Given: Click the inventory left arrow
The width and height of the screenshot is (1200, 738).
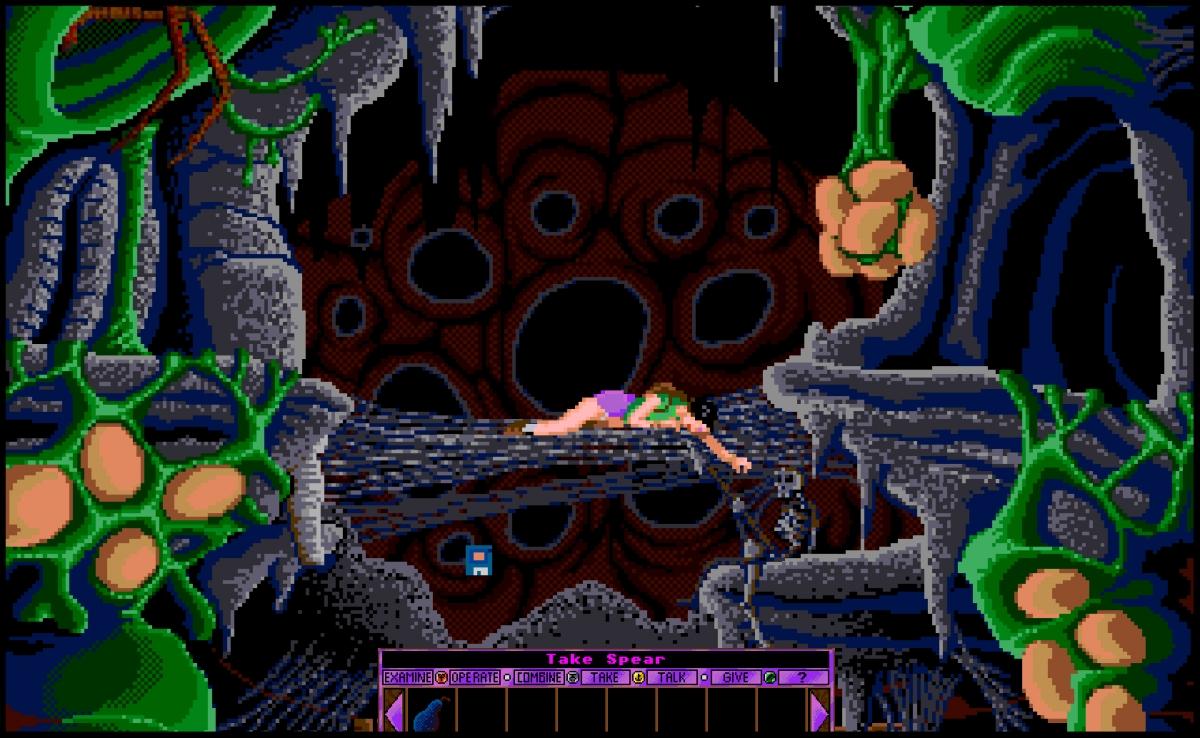Looking at the screenshot, I should pyautogui.click(x=394, y=713).
